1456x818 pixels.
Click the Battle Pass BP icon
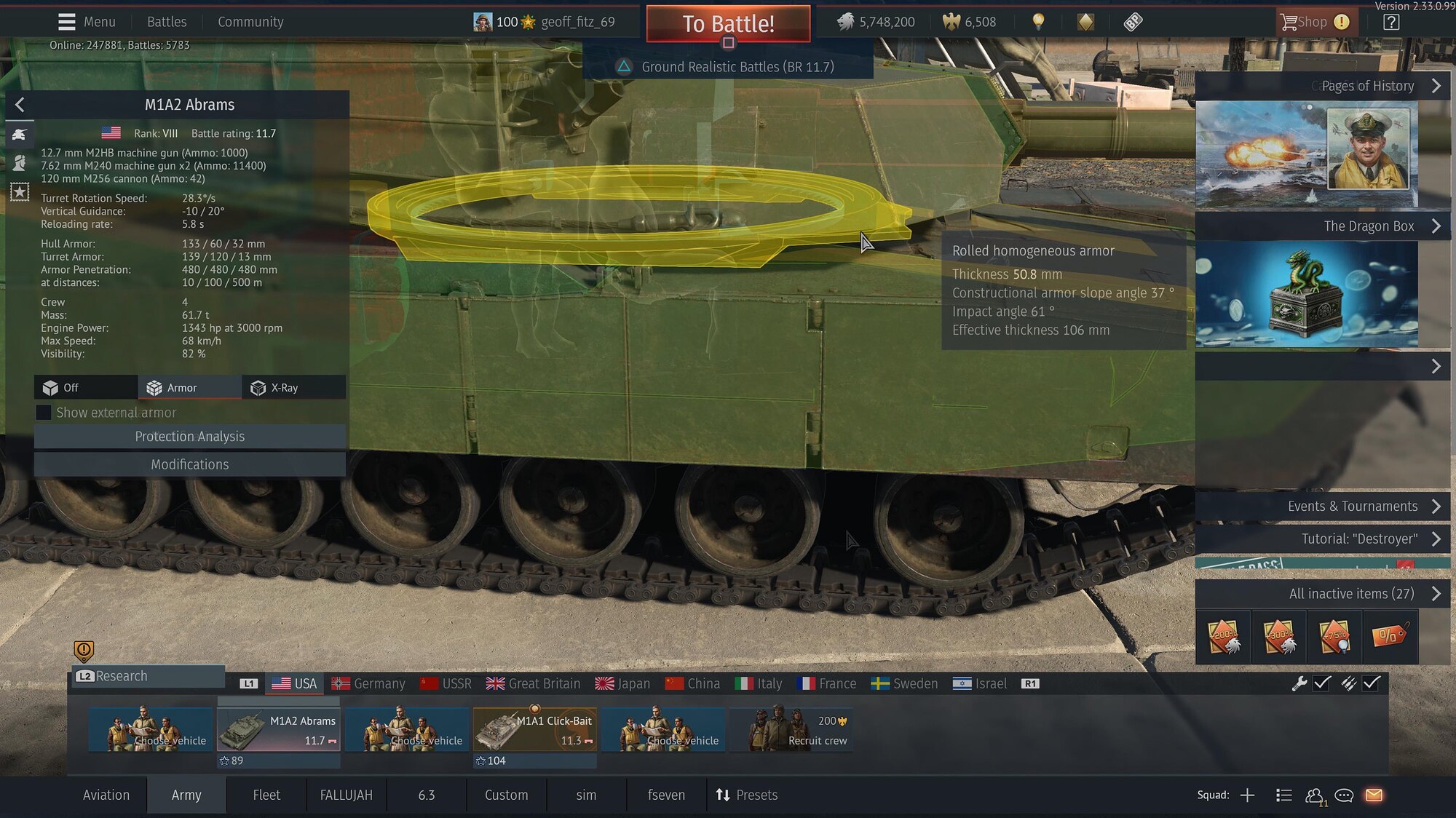pos(1133,22)
